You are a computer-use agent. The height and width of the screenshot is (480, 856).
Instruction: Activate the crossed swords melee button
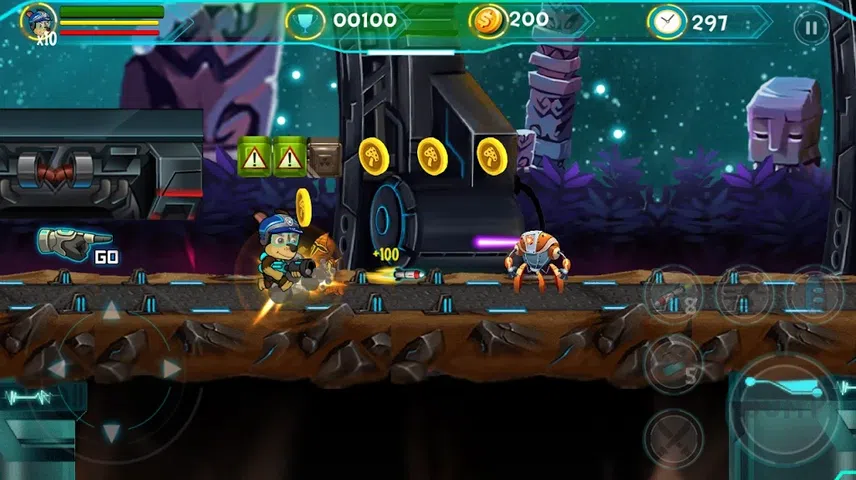pyautogui.click(x=672, y=437)
